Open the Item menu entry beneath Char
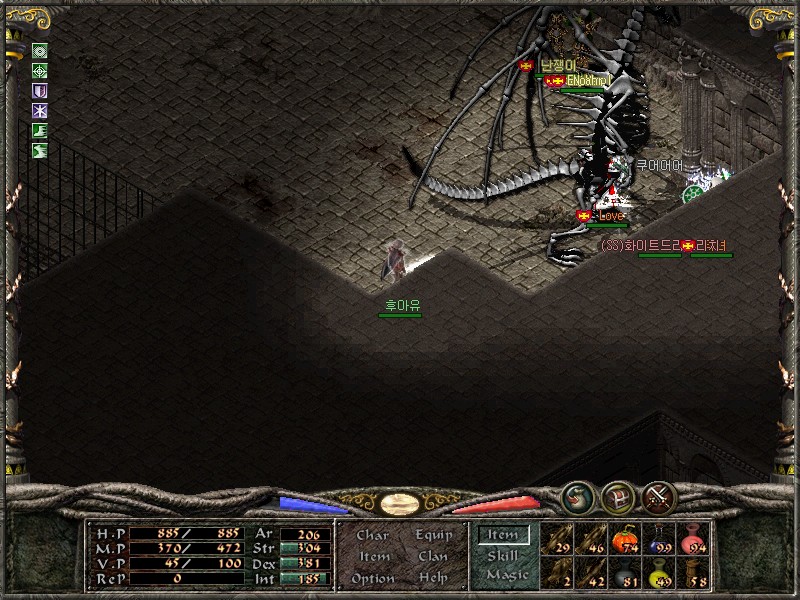The width and height of the screenshot is (800, 600). pos(373,557)
